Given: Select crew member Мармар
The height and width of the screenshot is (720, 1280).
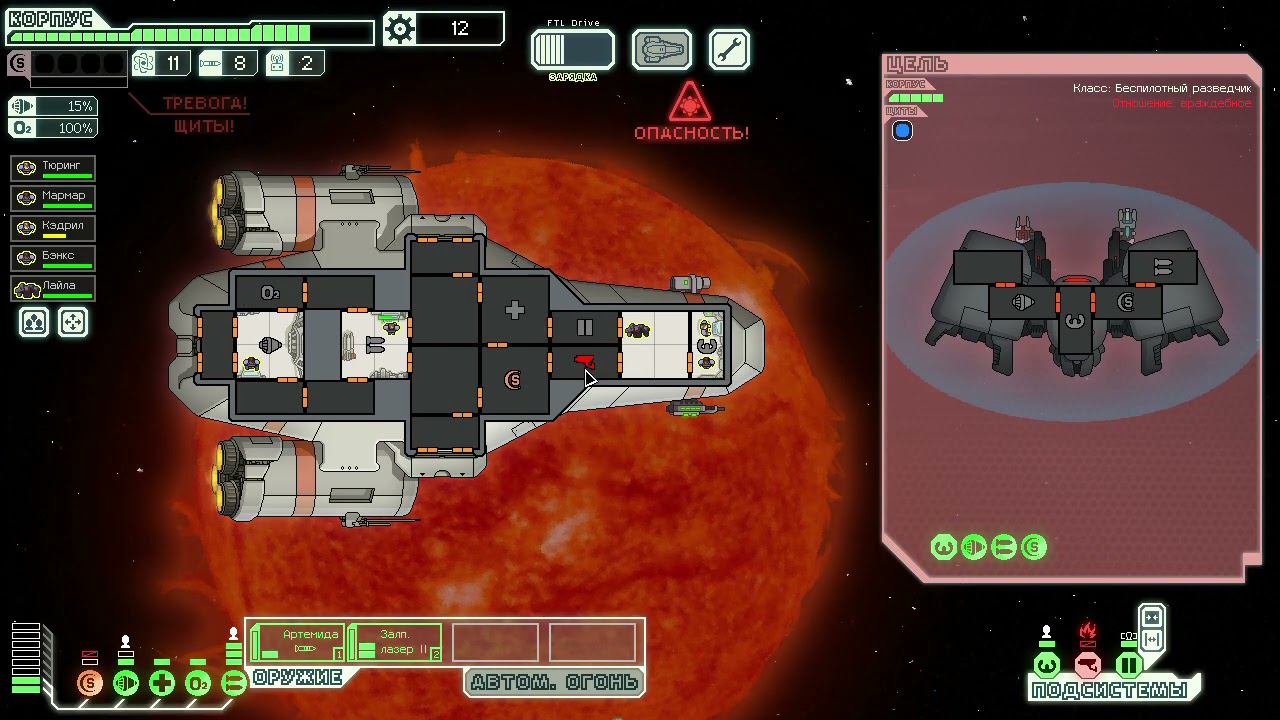Looking at the screenshot, I should [54, 197].
